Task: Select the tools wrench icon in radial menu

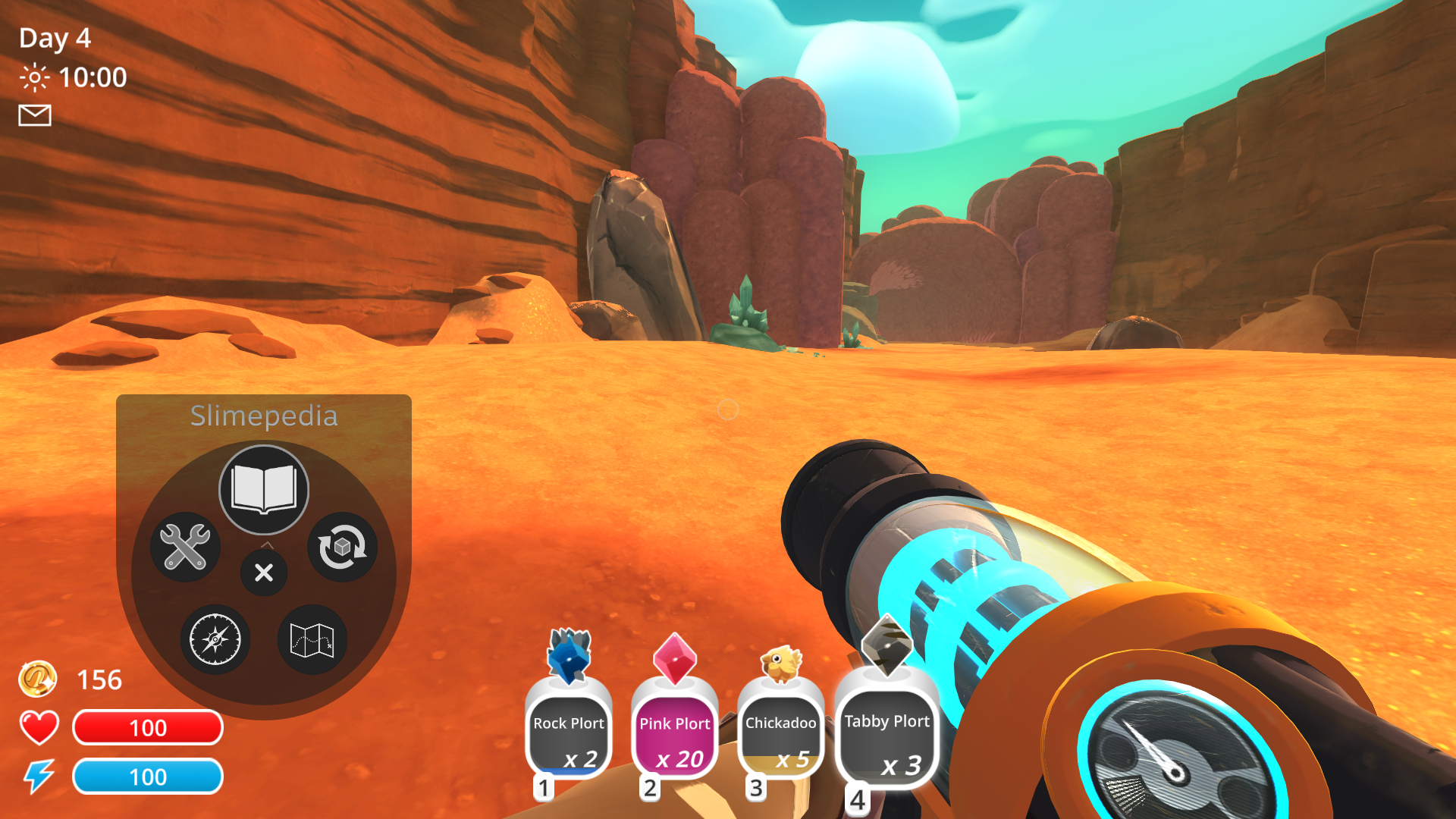Action: (184, 548)
